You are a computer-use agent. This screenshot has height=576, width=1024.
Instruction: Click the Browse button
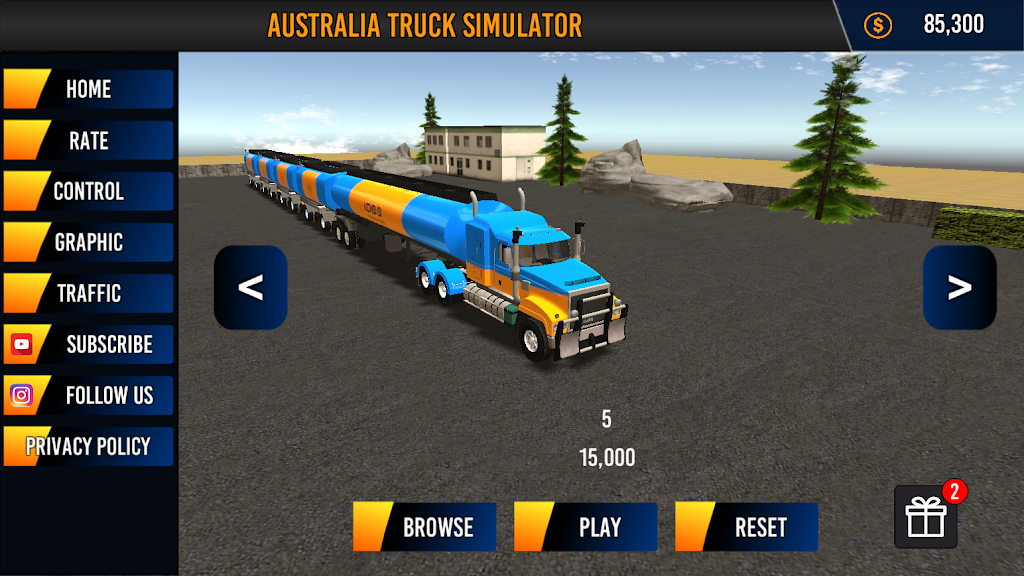pyautogui.click(x=424, y=527)
